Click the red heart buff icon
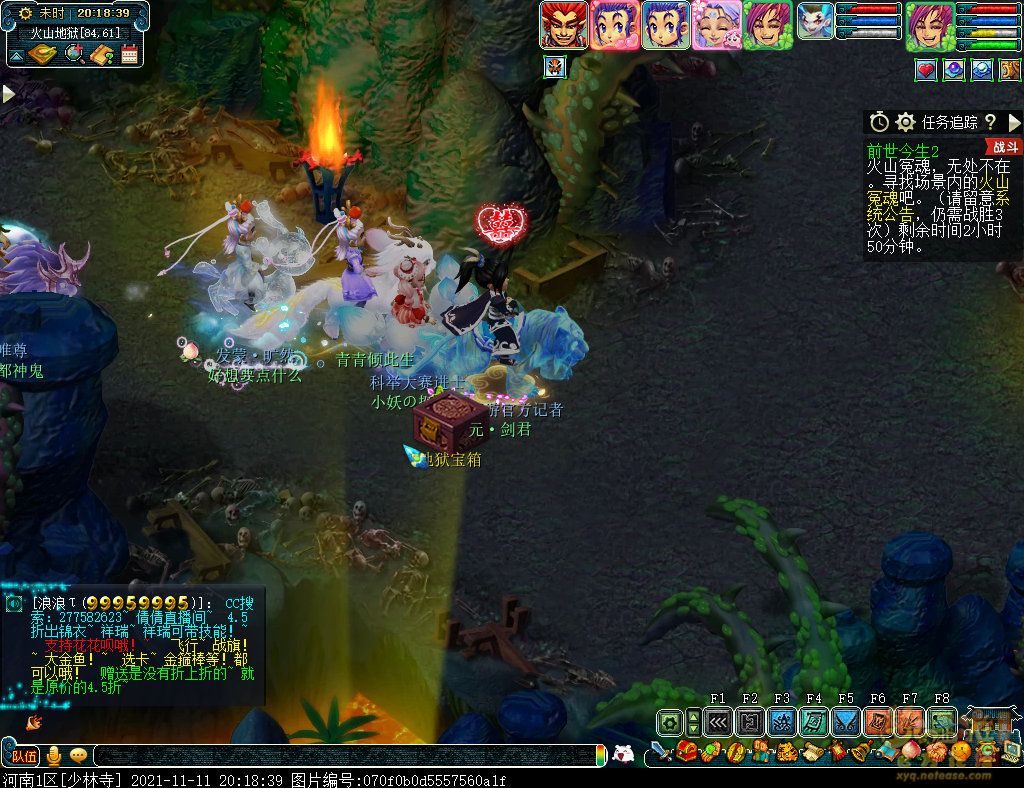1024x788 pixels. [925, 70]
